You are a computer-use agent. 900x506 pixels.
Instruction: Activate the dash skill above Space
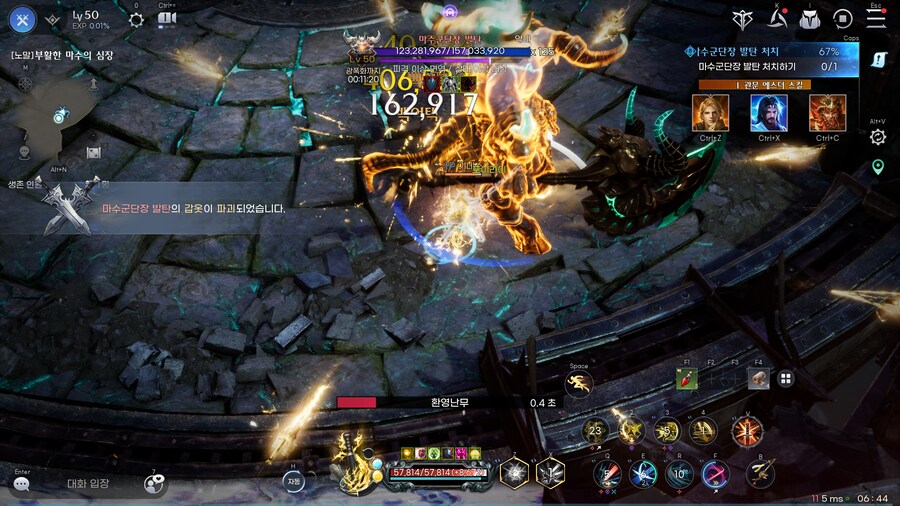pyautogui.click(x=579, y=382)
